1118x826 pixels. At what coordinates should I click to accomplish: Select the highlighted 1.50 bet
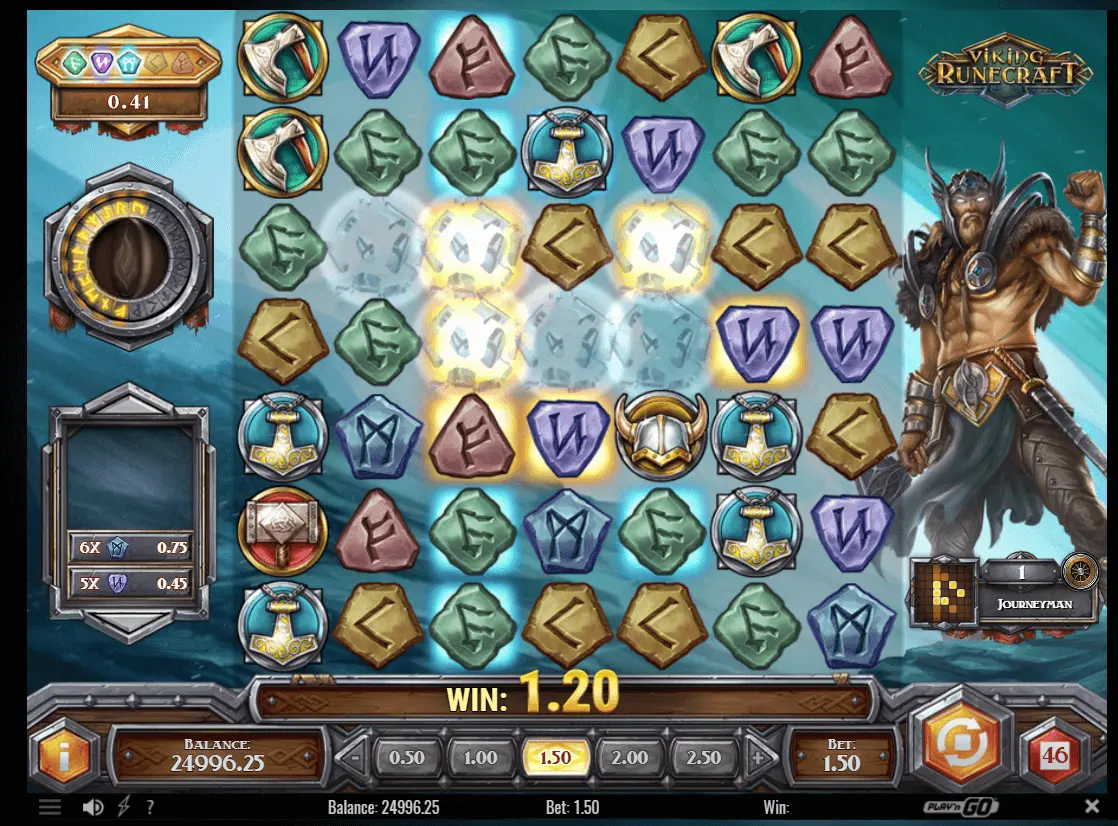(555, 757)
